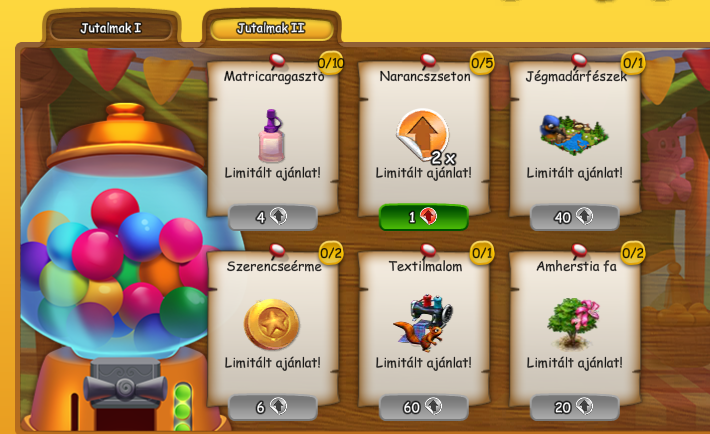The width and height of the screenshot is (710, 434).
Task: Select the Jutalmak II tab
Action: pyautogui.click(x=270, y=28)
